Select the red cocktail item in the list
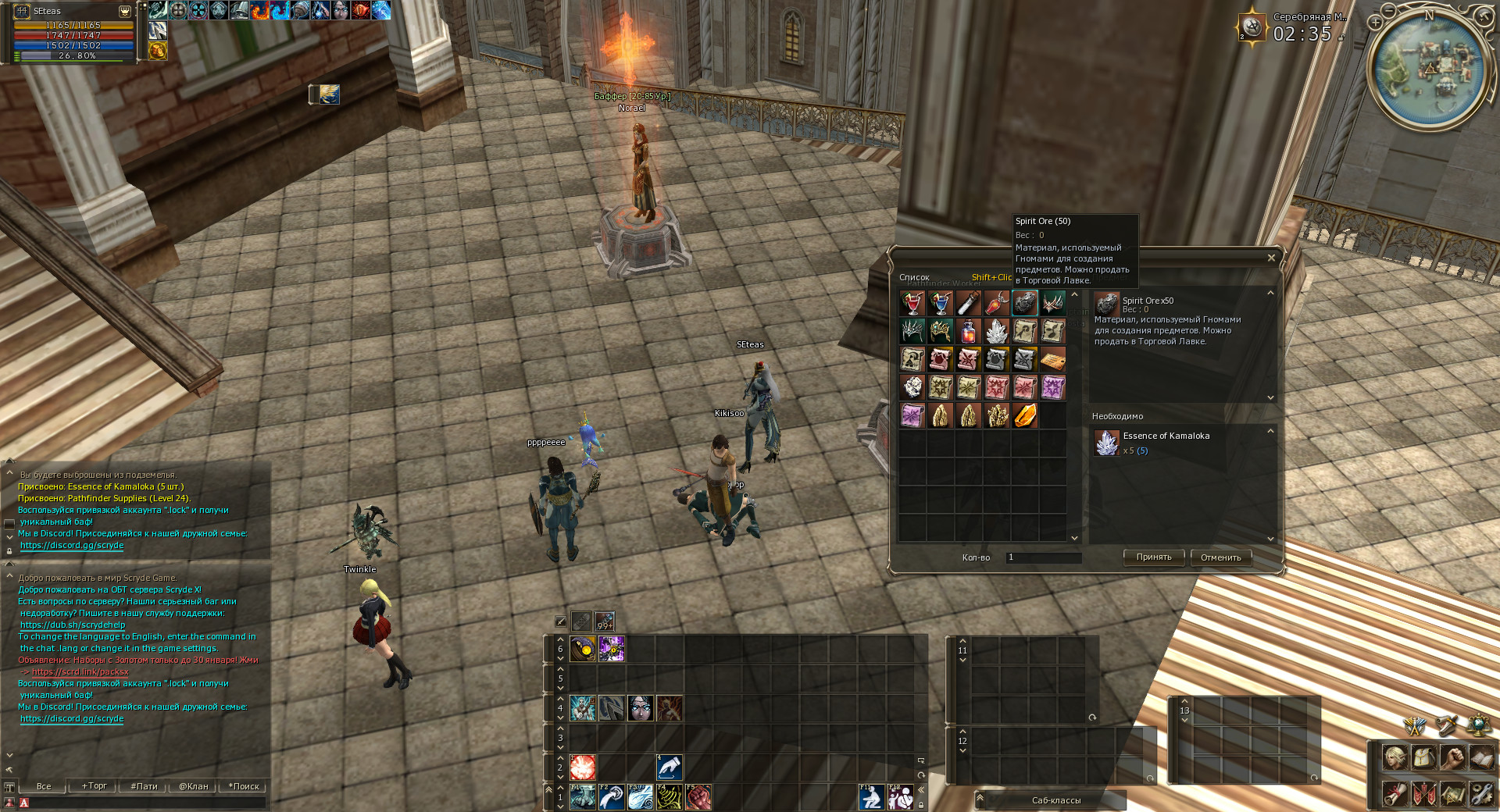Image resolution: width=1500 pixels, height=812 pixels. 912,303
